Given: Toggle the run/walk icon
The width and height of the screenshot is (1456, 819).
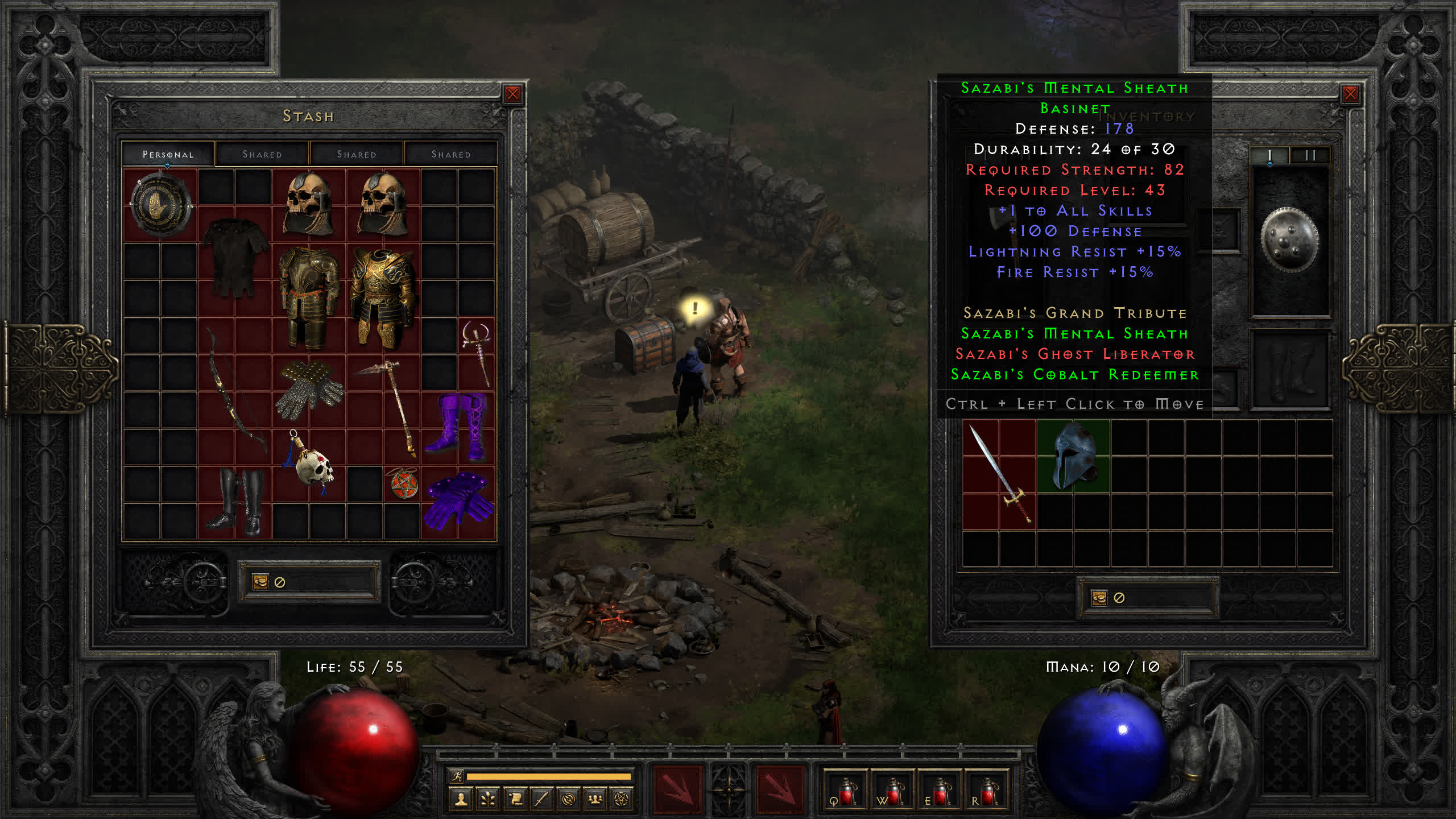Looking at the screenshot, I should (457, 776).
